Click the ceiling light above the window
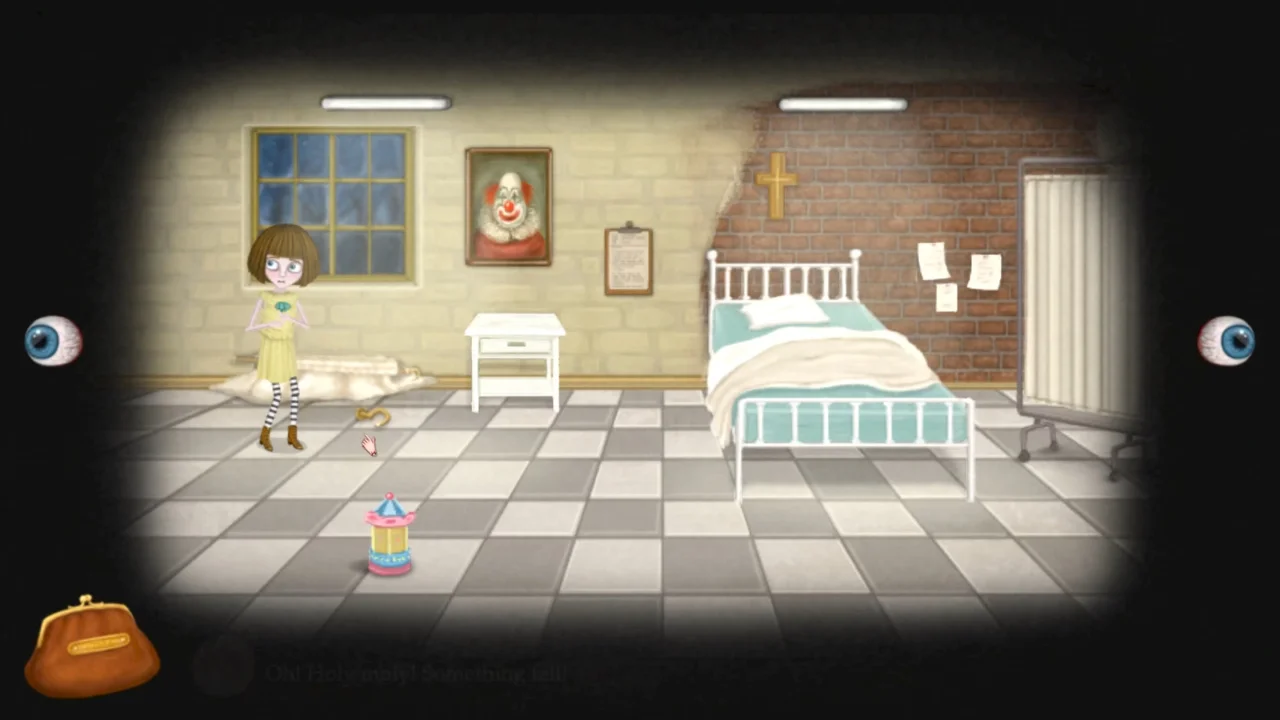The height and width of the screenshot is (720, 1280). tap(385, 101)
